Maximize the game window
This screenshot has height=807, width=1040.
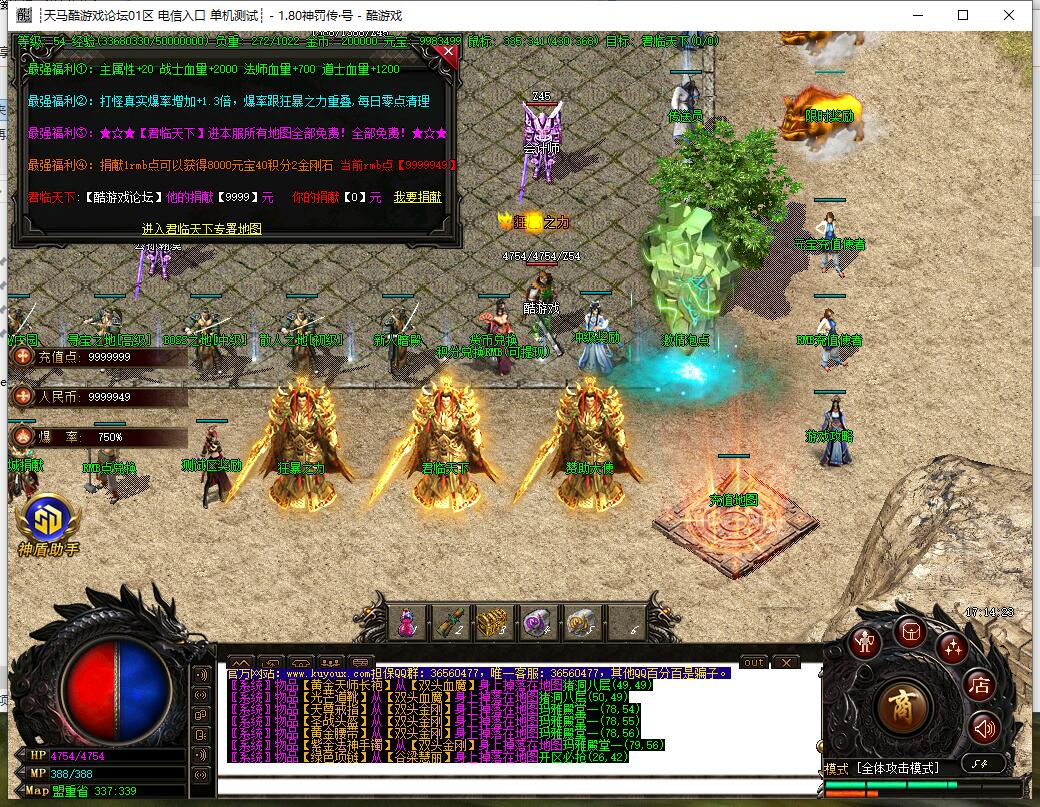(x=963, y=15)
